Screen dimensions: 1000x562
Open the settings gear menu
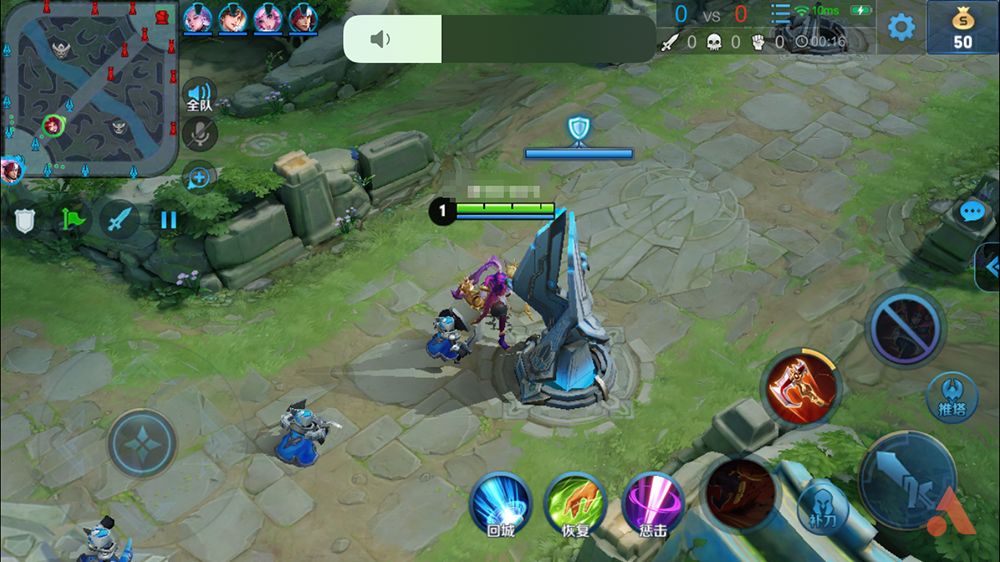[x=901, y=27]
